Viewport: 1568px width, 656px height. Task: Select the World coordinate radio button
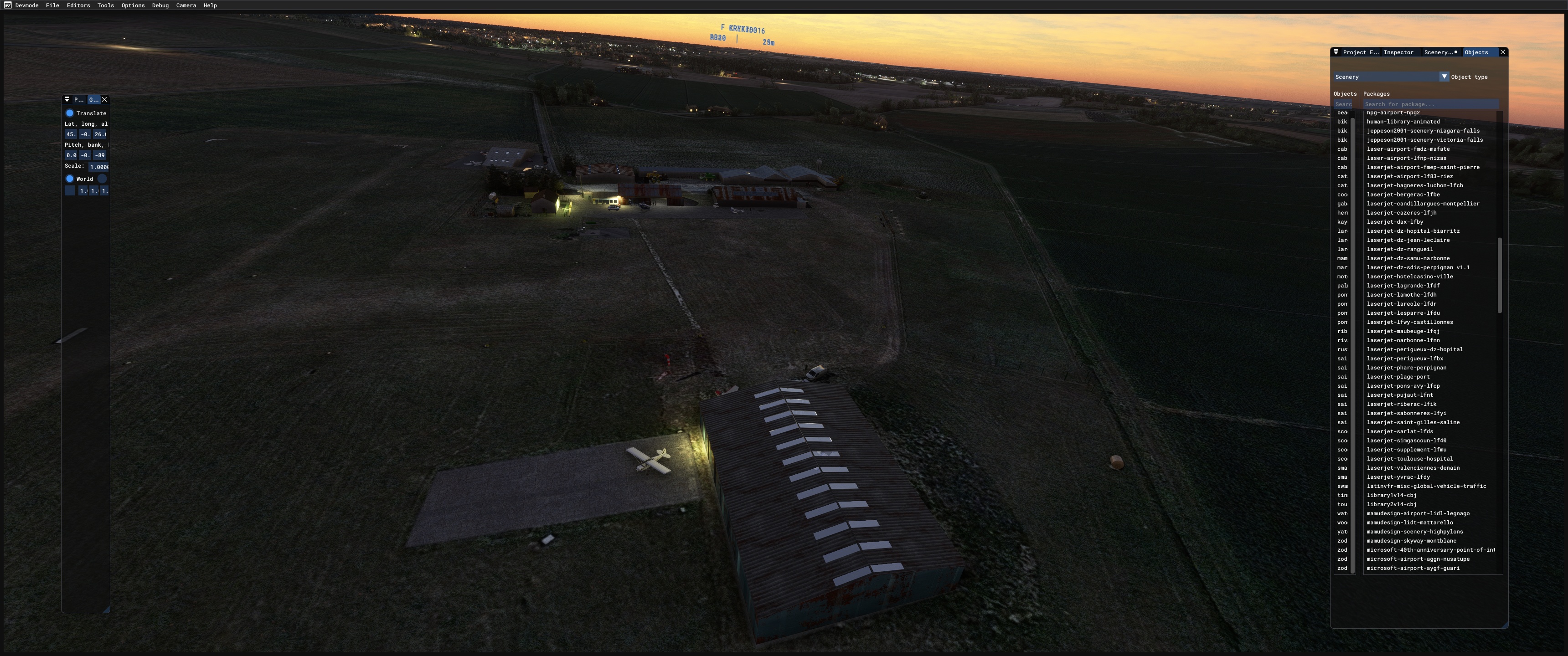point(70,179)
